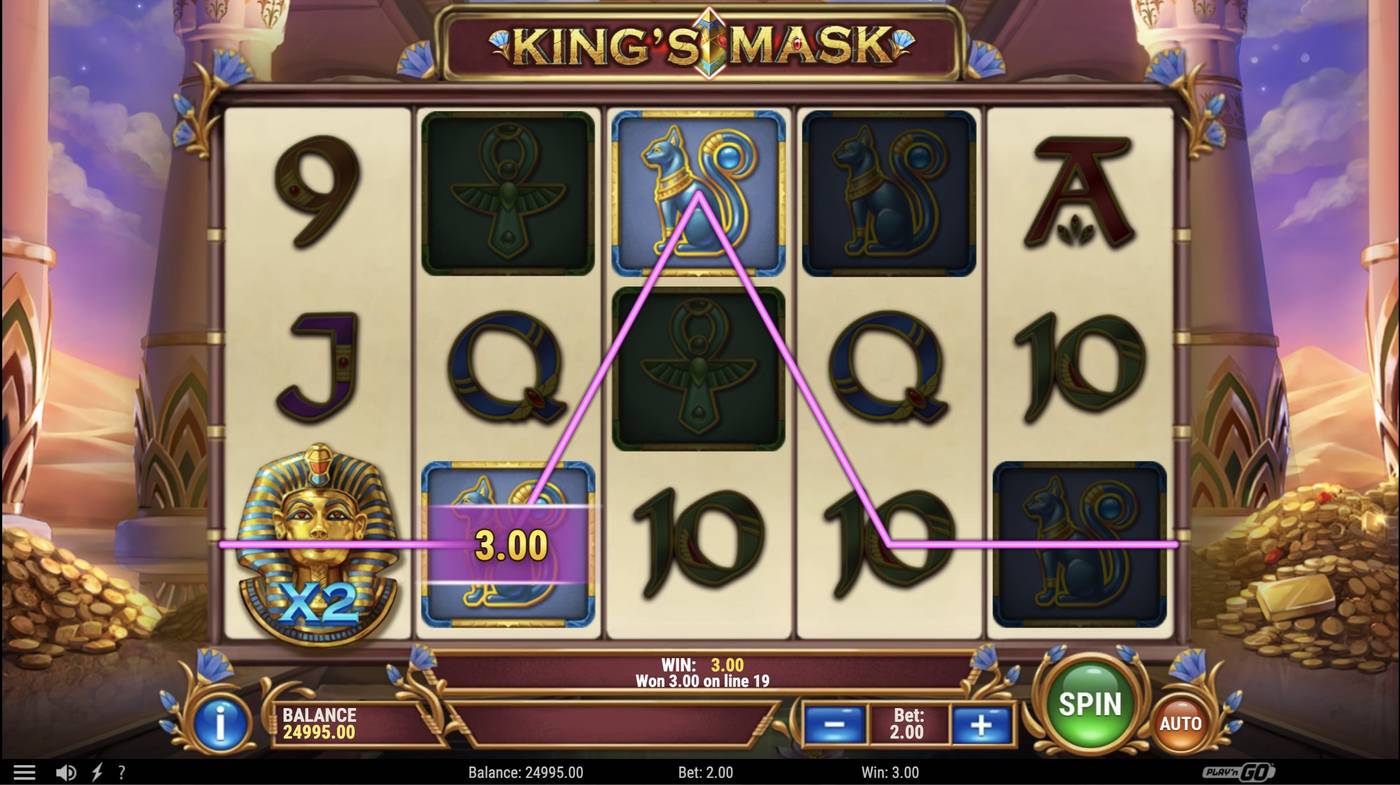Toggle autoplay with the AUTO button
The height and width of the screenshot is (785, 1400).
coord(1178,722)
